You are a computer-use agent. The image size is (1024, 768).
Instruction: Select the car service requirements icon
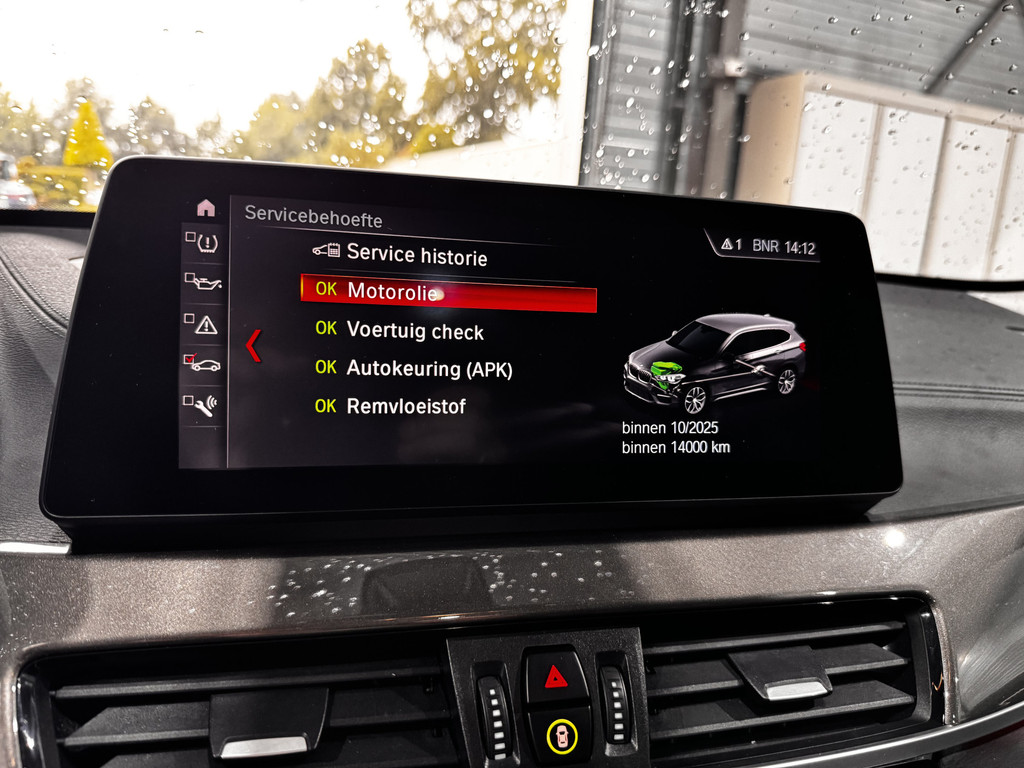point(204,364)
